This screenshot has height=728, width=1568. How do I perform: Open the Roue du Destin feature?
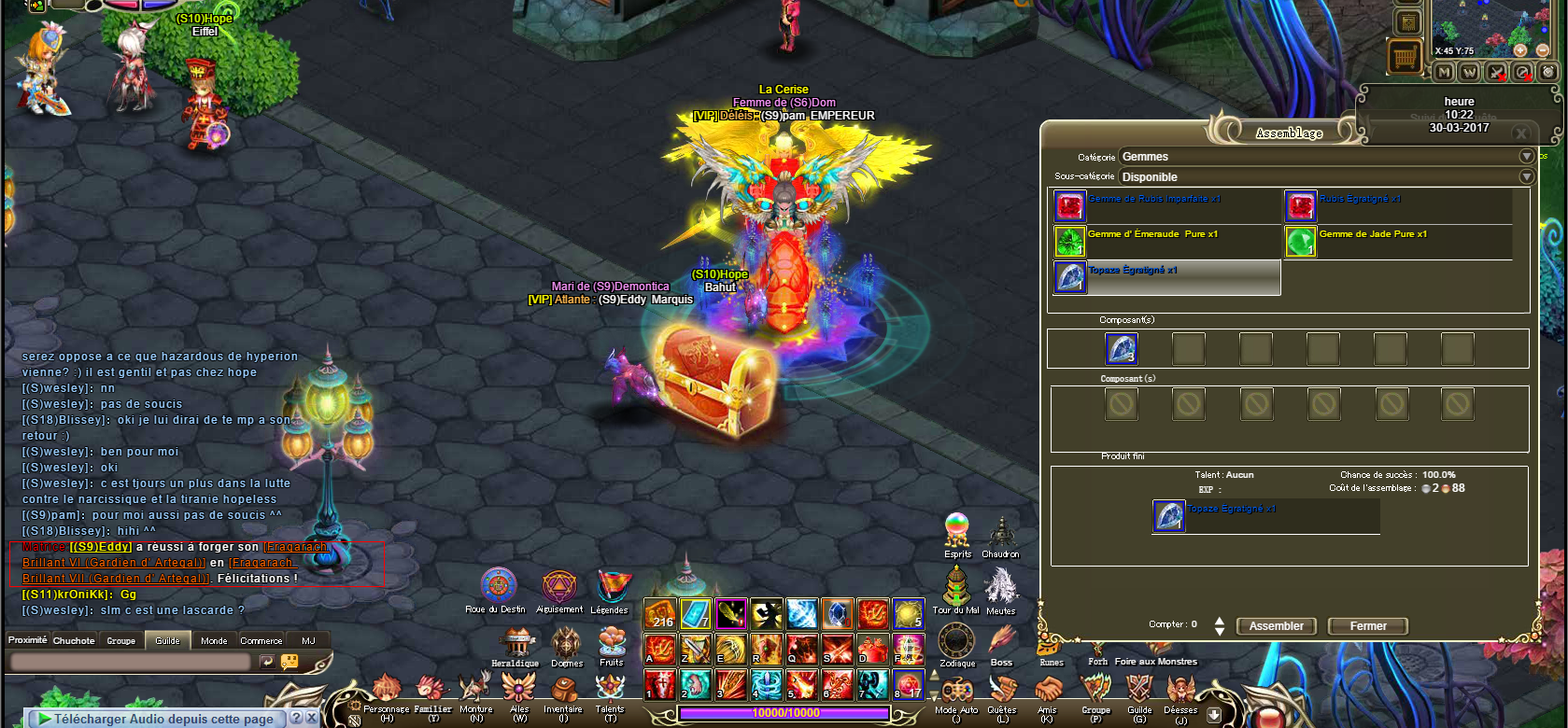tap(498, 586)
